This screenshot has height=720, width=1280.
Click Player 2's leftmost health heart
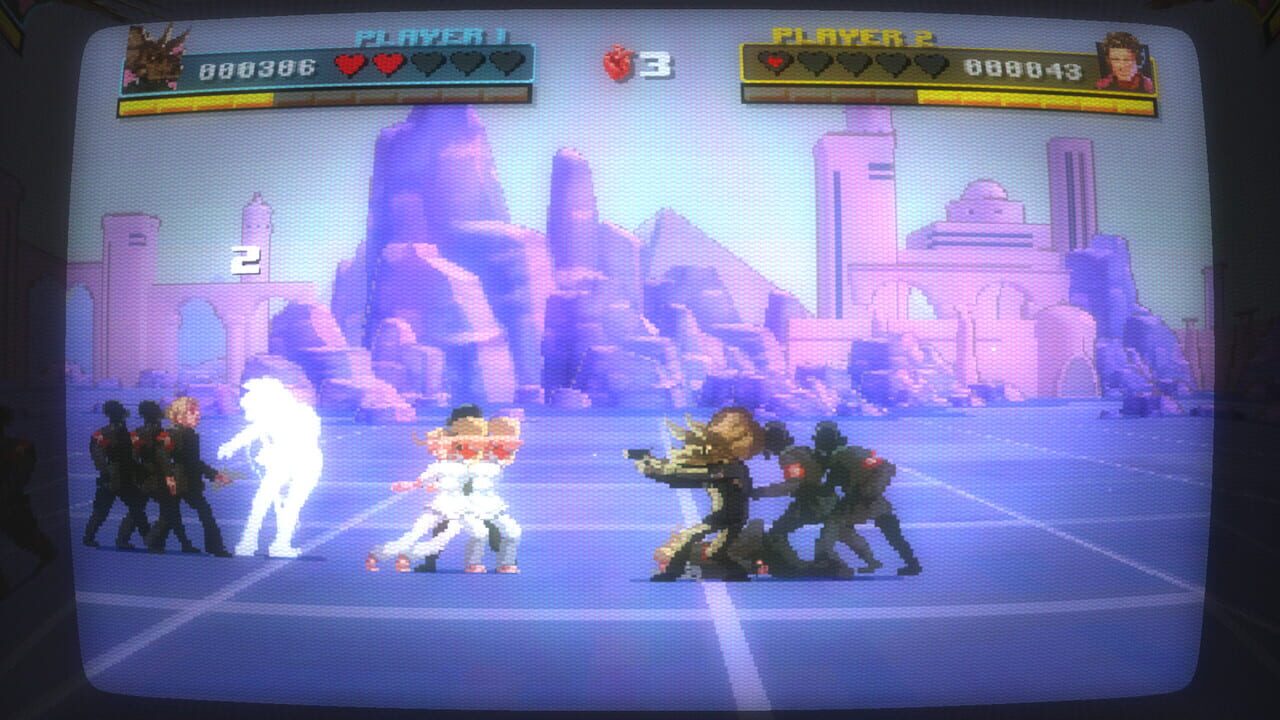point(773,60)
